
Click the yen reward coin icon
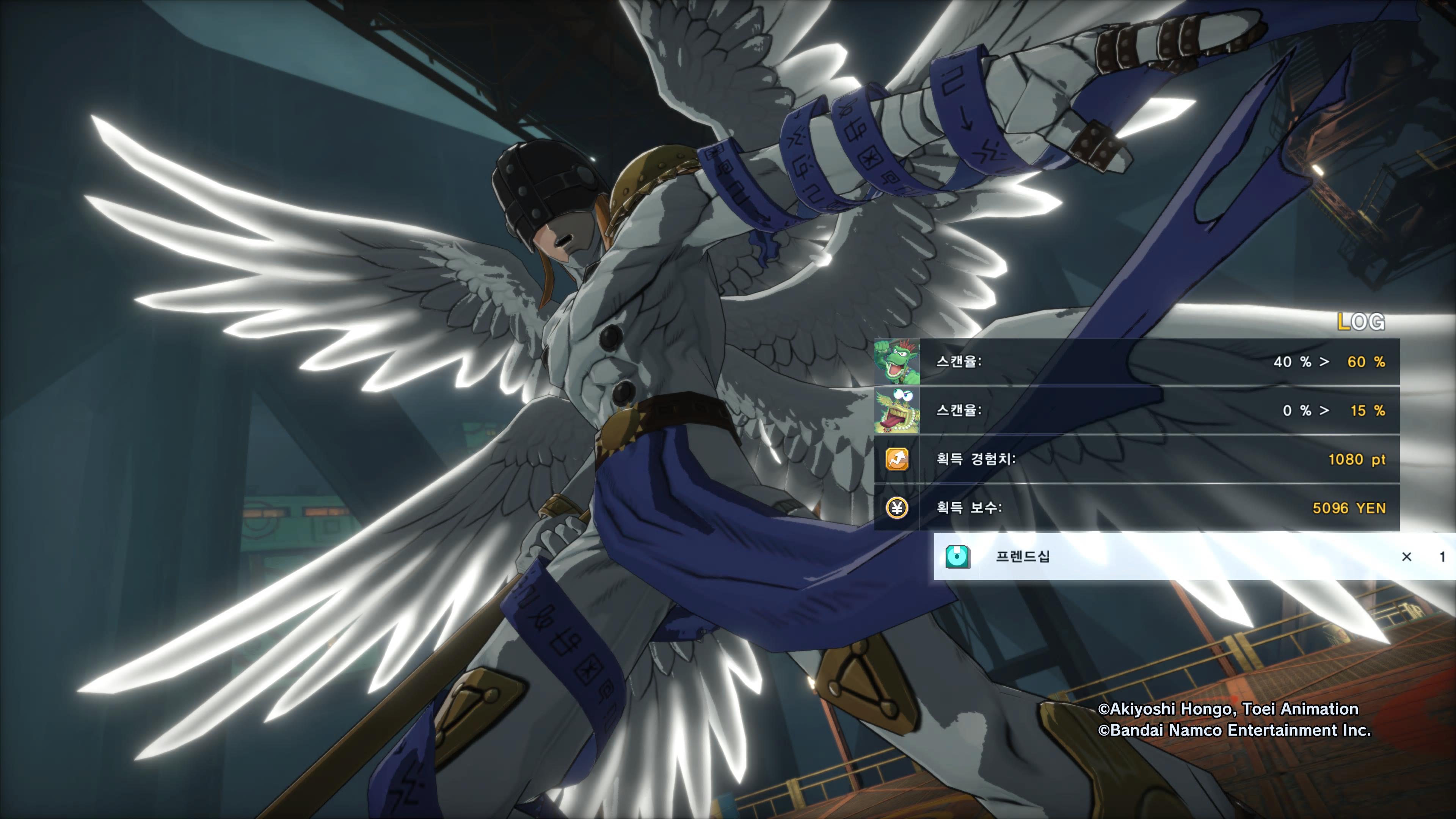pos(897,508)
